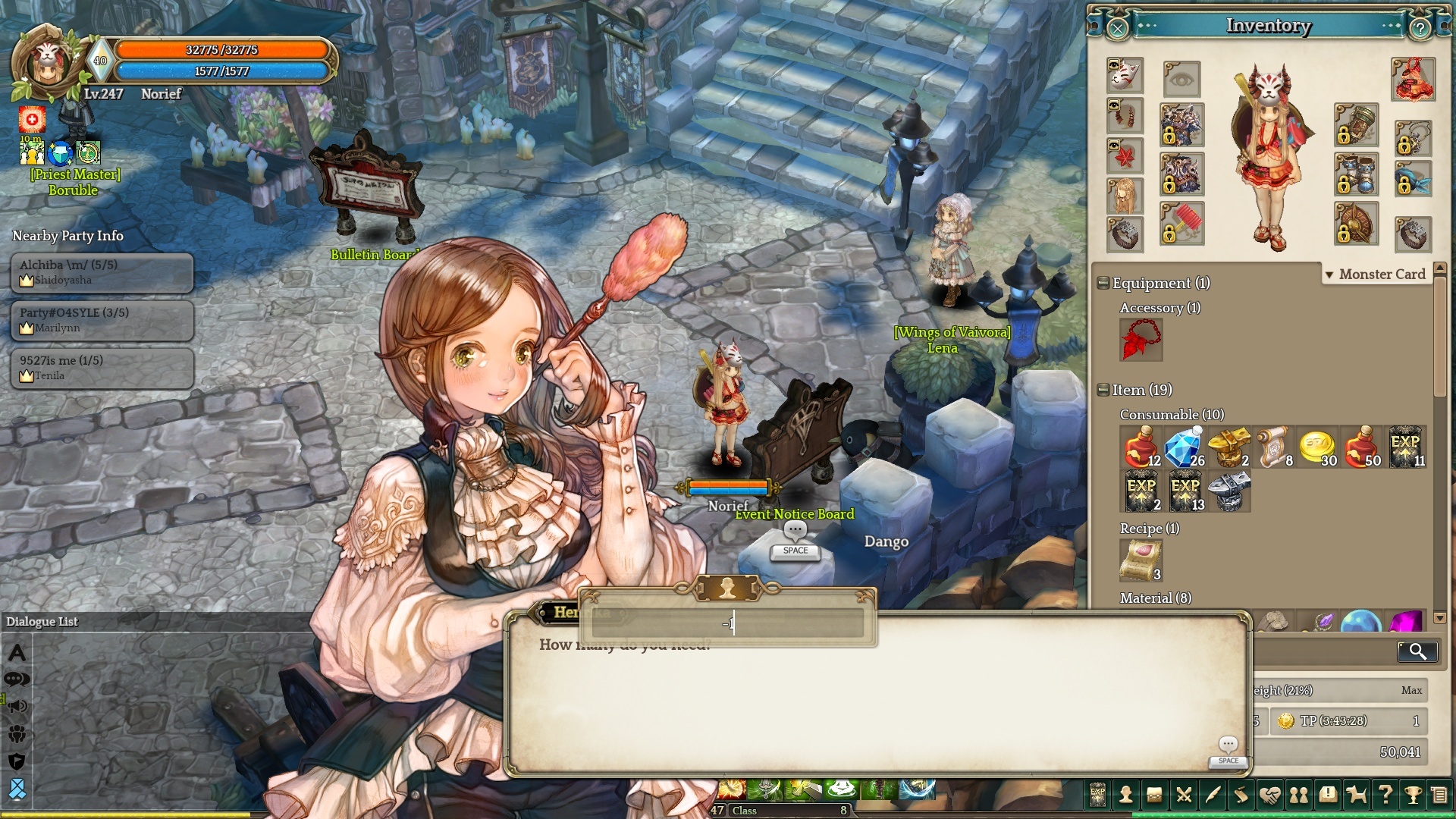Image resolution: width=1456 pixels, height=819 pixels.
Task: Open the trophy achievements menu icon
Action: (1413, 795)
